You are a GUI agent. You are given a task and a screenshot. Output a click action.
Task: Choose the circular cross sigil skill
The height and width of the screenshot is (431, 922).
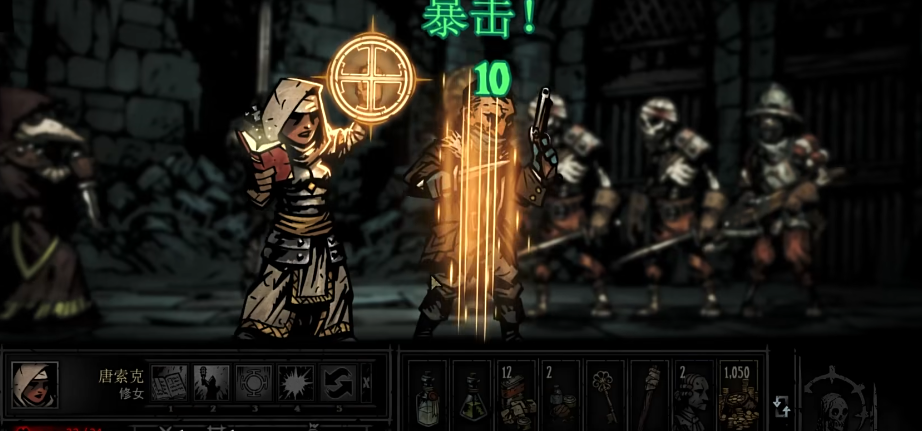[253, 382]
